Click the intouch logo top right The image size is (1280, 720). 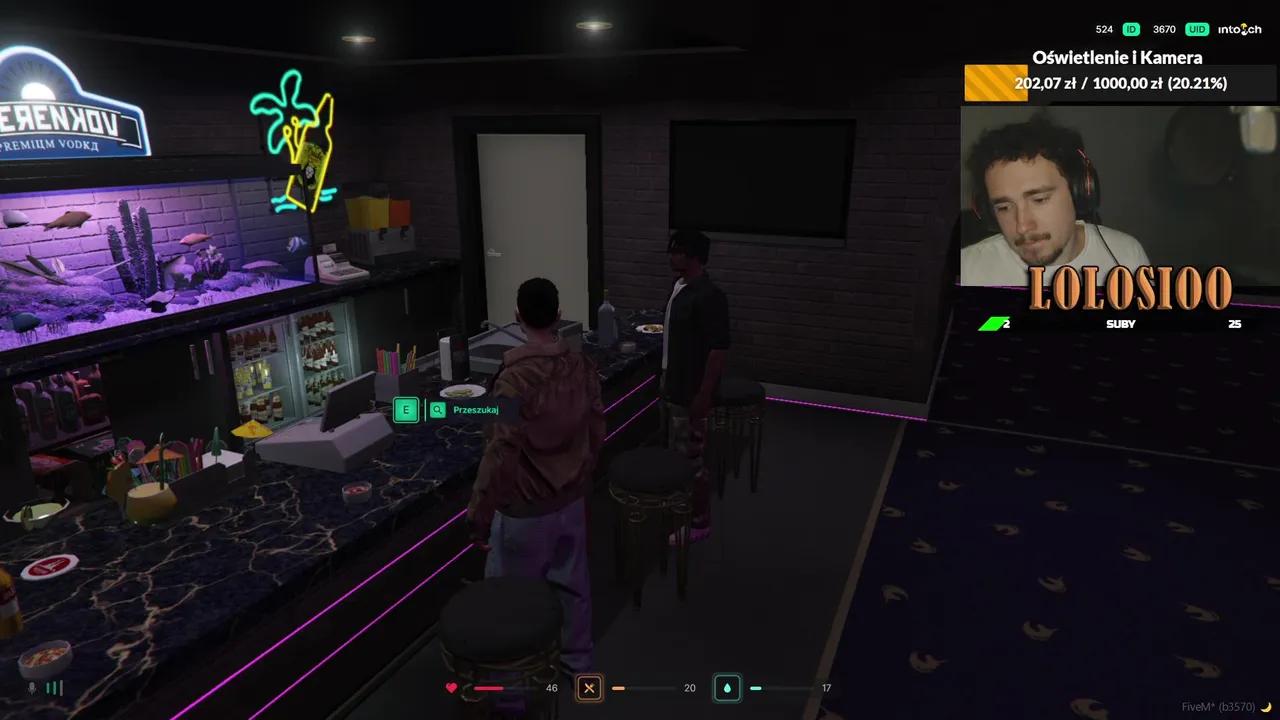click(1239, 29)
